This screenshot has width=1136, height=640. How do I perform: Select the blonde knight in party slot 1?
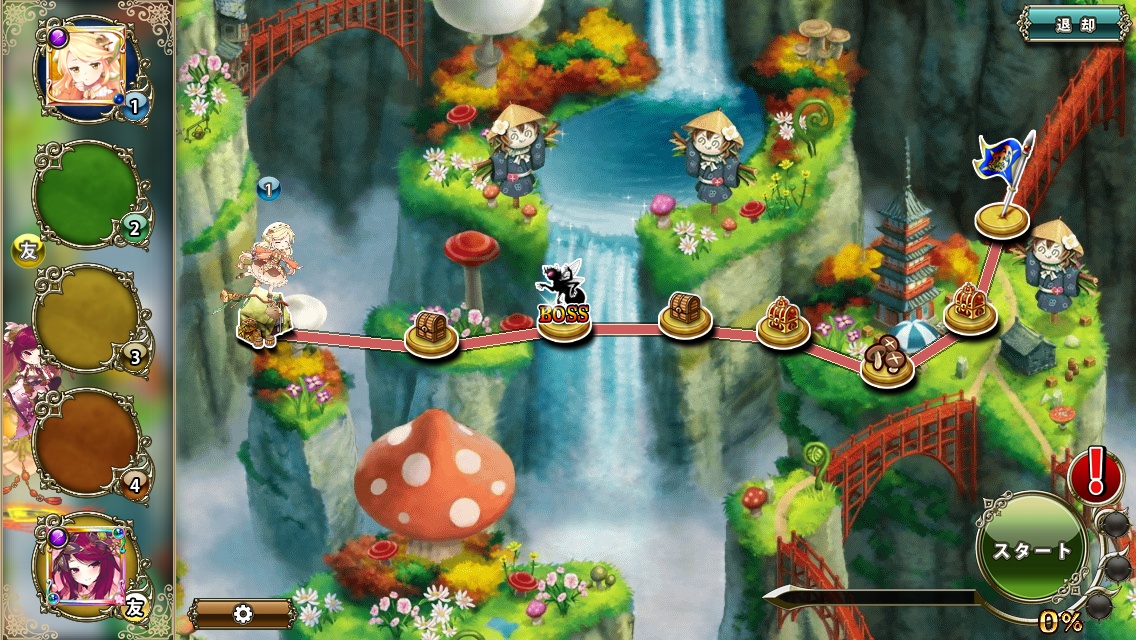pos(86,66)
